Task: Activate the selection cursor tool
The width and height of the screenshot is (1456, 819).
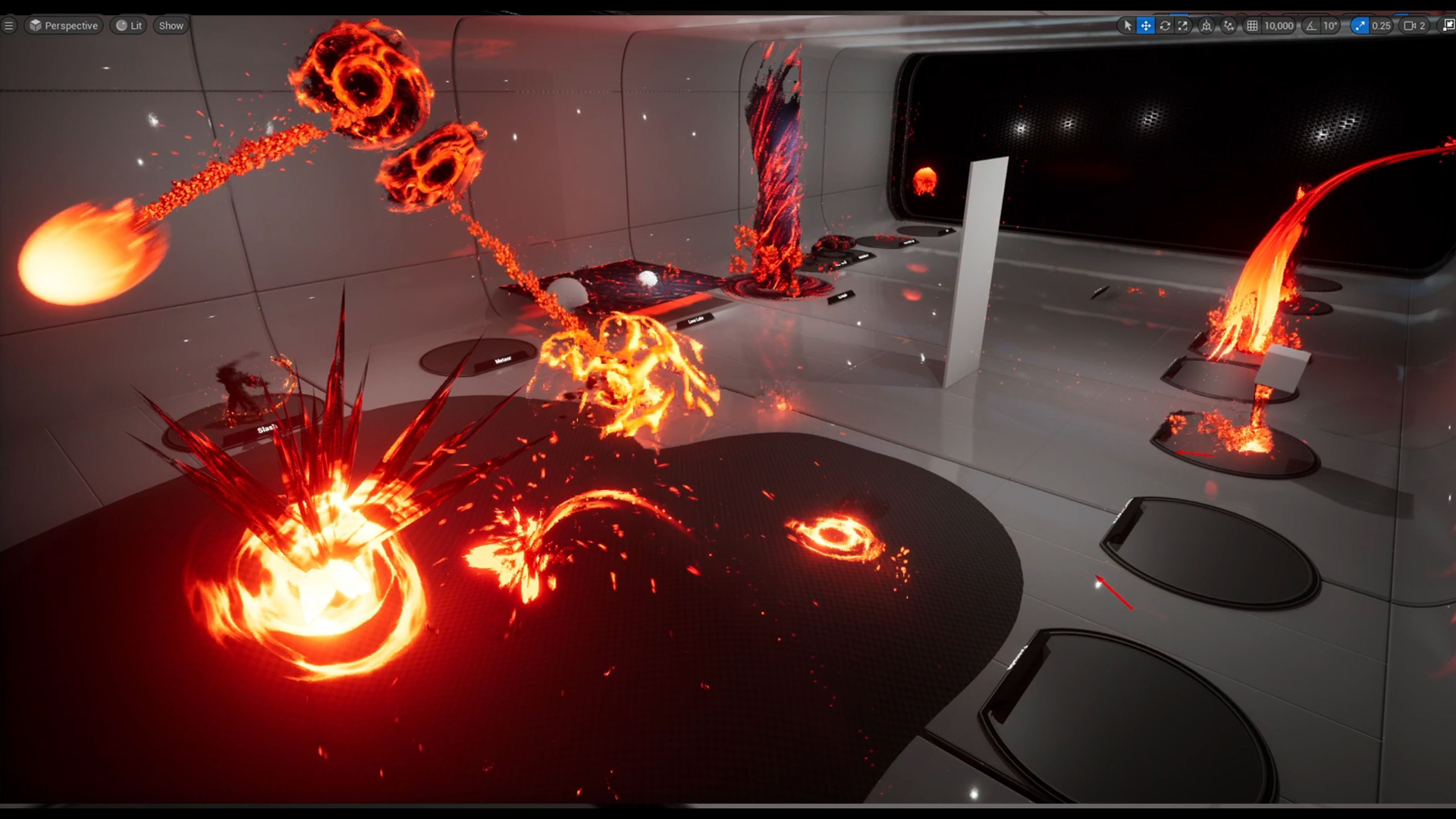Action: click(x=1128, y=25)
